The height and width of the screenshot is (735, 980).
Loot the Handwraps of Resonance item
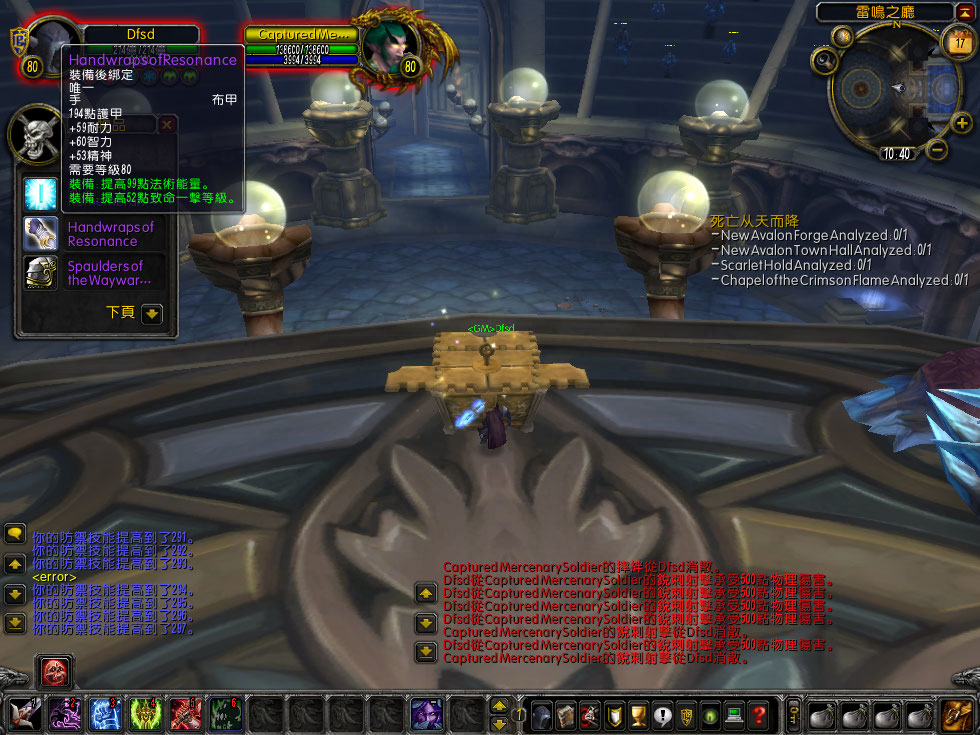pos(41,234)
